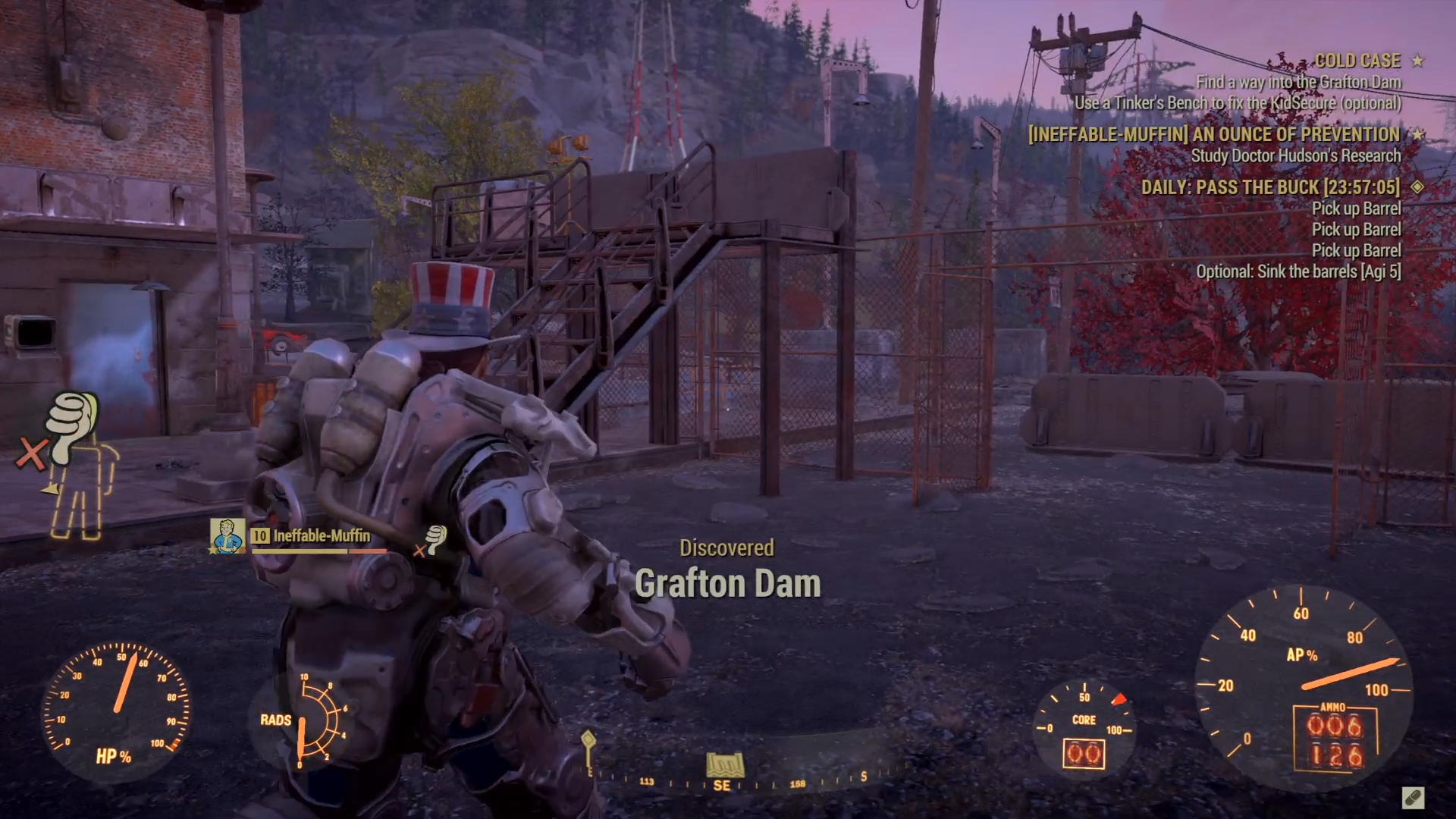
Task: Select the Ineffable-Muffin teammate name label
Action: (322, 536)
